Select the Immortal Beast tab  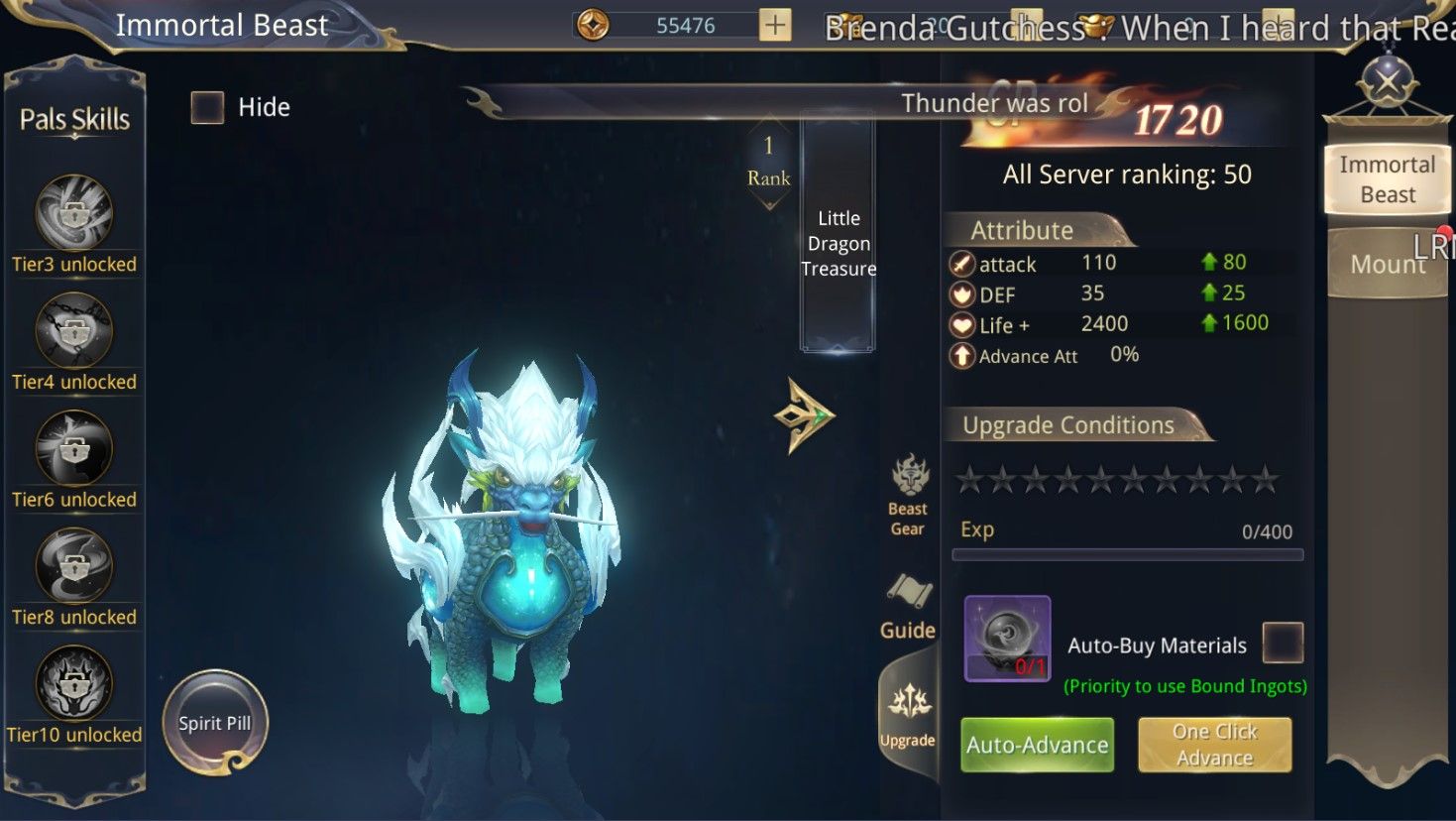[x=1387, y=179]
